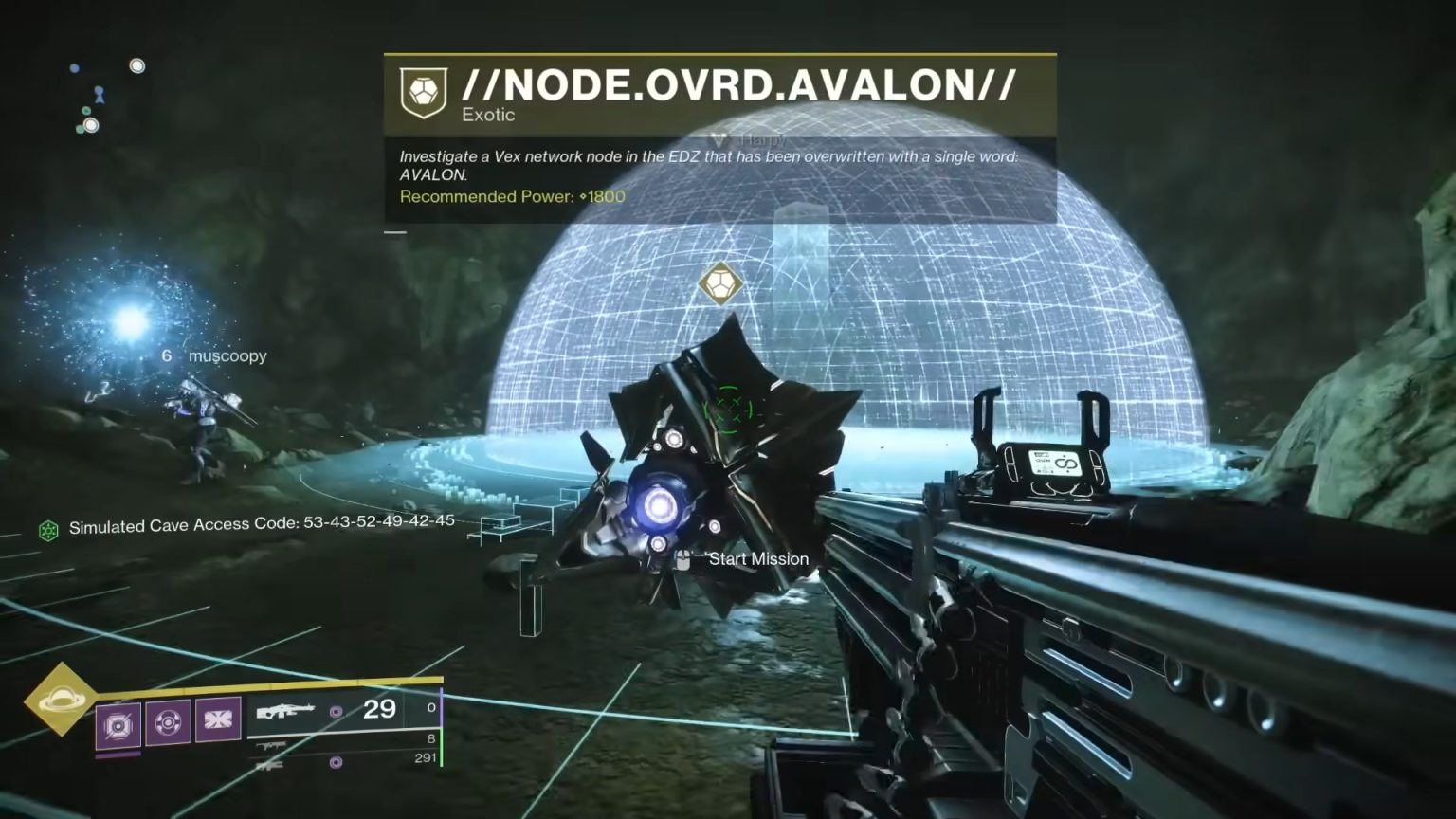Click the gold objective diamond above the dome
This screenshot has height=819, width=1456.
pos(722,282)
